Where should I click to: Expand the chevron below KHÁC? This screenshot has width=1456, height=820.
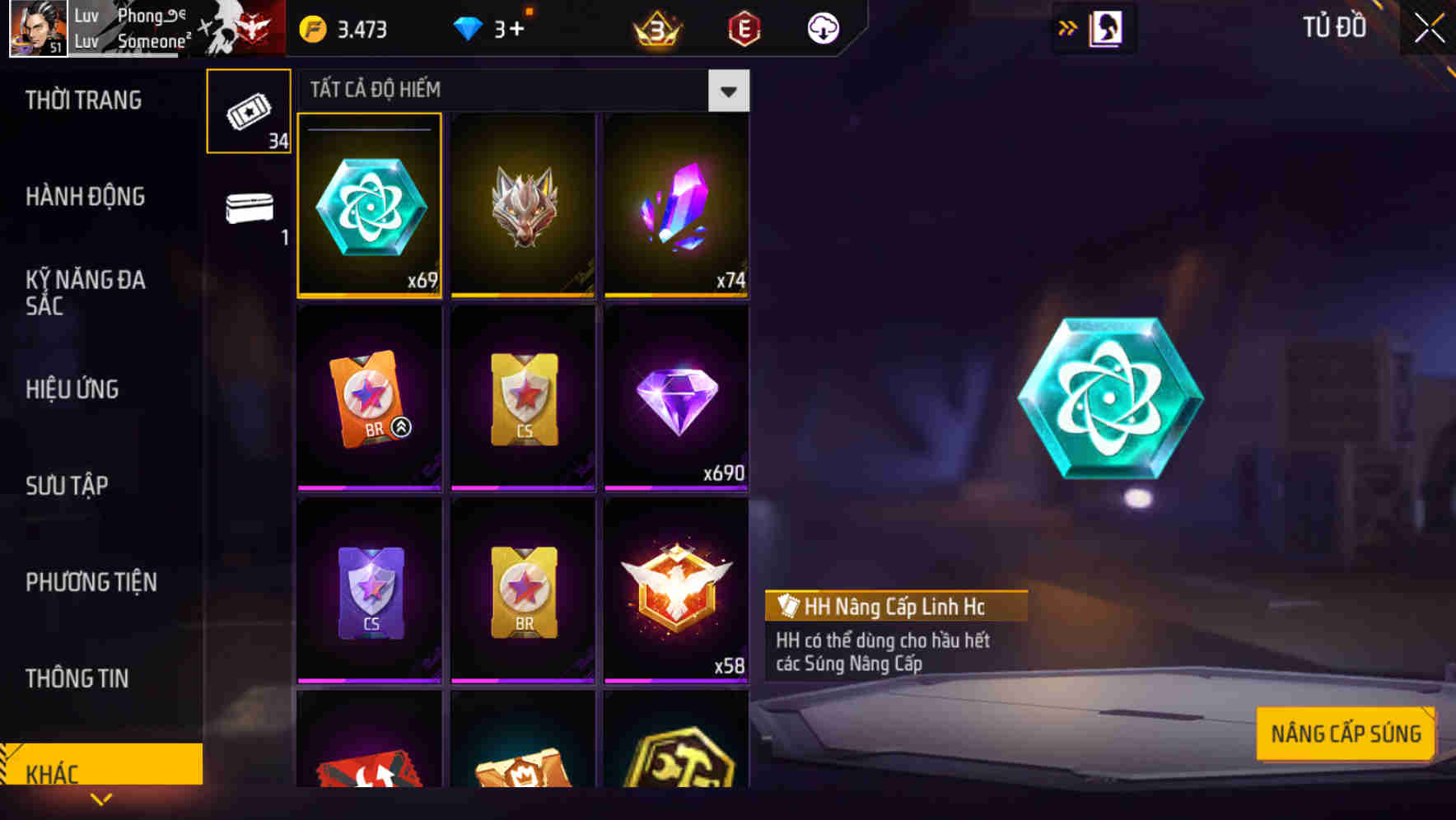[100, 799]
